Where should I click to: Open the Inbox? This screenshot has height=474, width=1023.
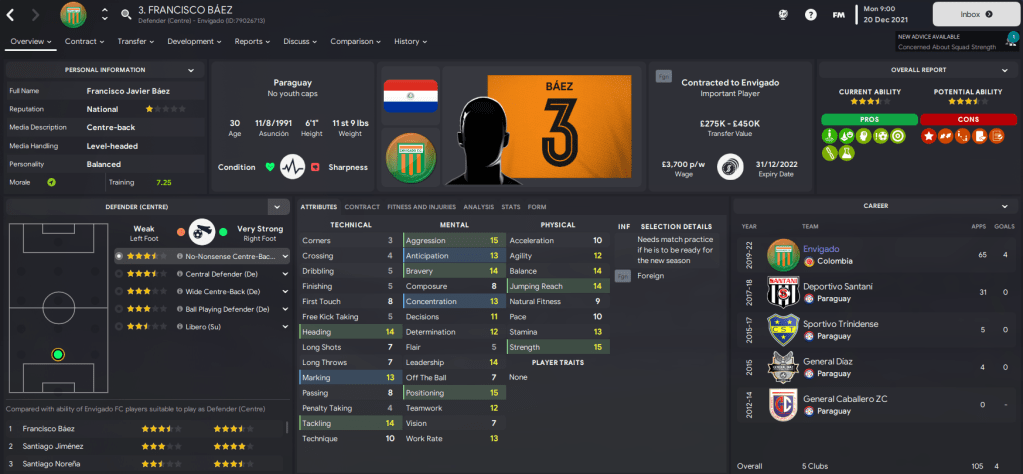975,14
